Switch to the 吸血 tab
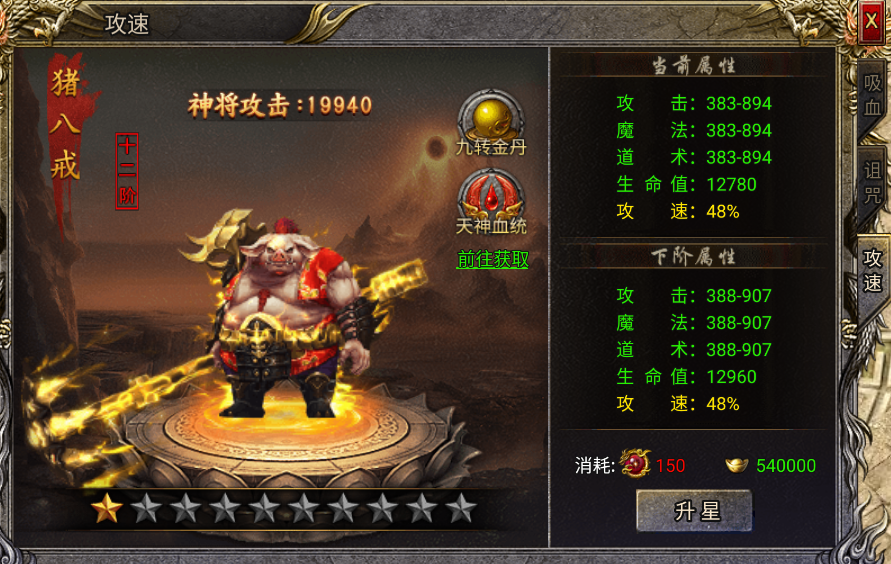The height and width of the screenshot is (564, 891). coord(873,97)
